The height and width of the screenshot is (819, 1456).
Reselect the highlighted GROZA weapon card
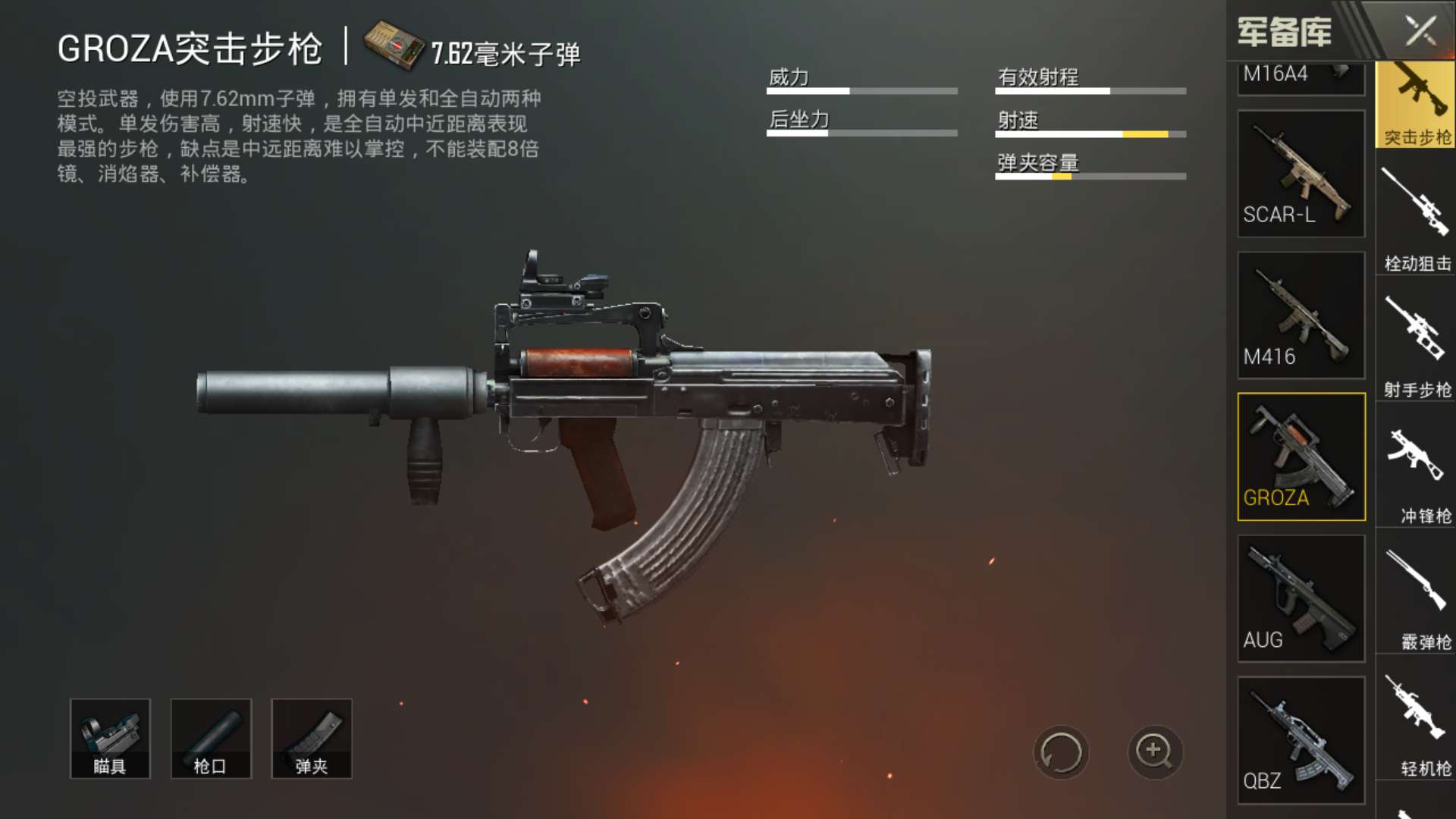(x=1300, y=455)
